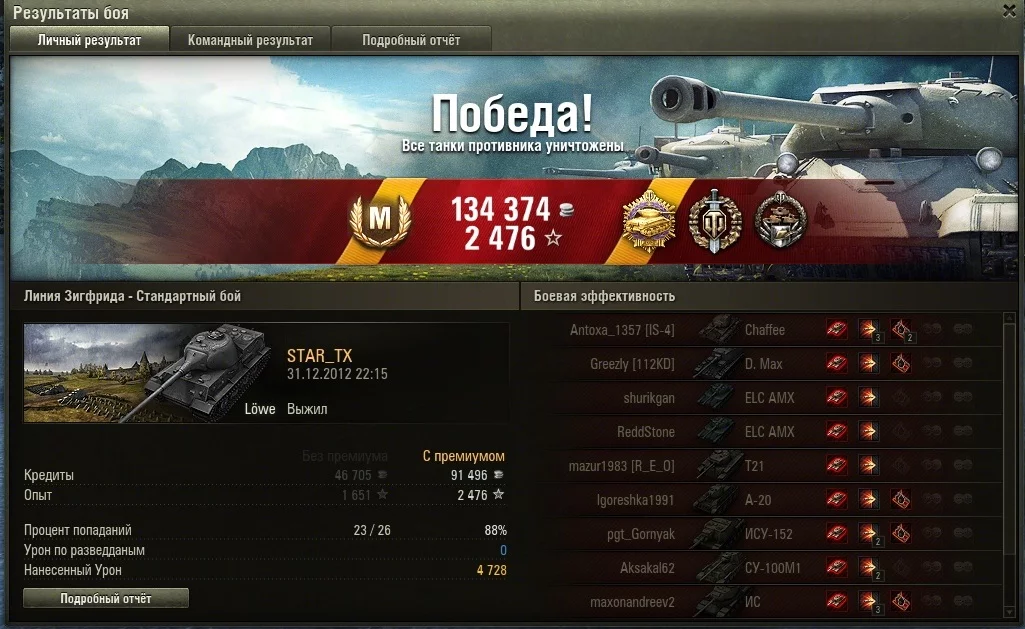Switch to the Командный результат tab
Screen dimensions: 1025x629
pyautogui.click(x=250, y=40)
